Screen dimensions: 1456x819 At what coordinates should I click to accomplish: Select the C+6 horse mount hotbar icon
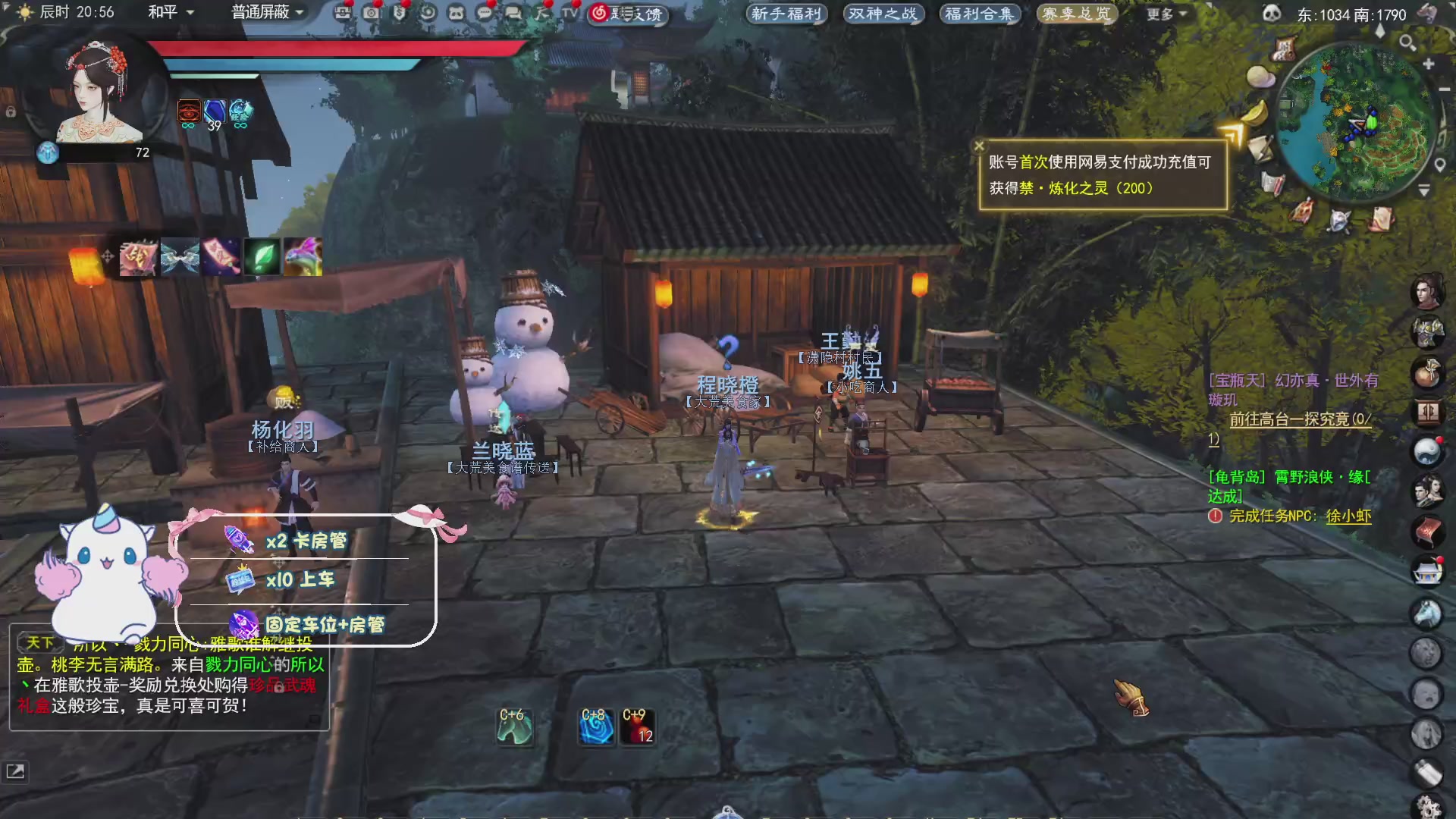pyautogui.click(x=514, y=726)
